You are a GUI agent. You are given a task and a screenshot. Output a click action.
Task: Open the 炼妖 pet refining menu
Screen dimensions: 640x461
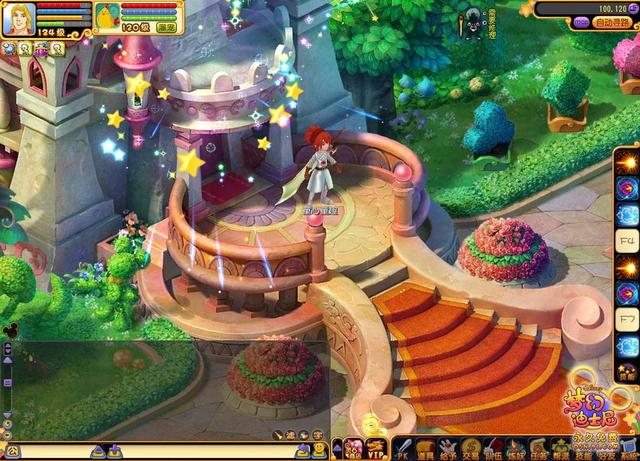[514, 449]
